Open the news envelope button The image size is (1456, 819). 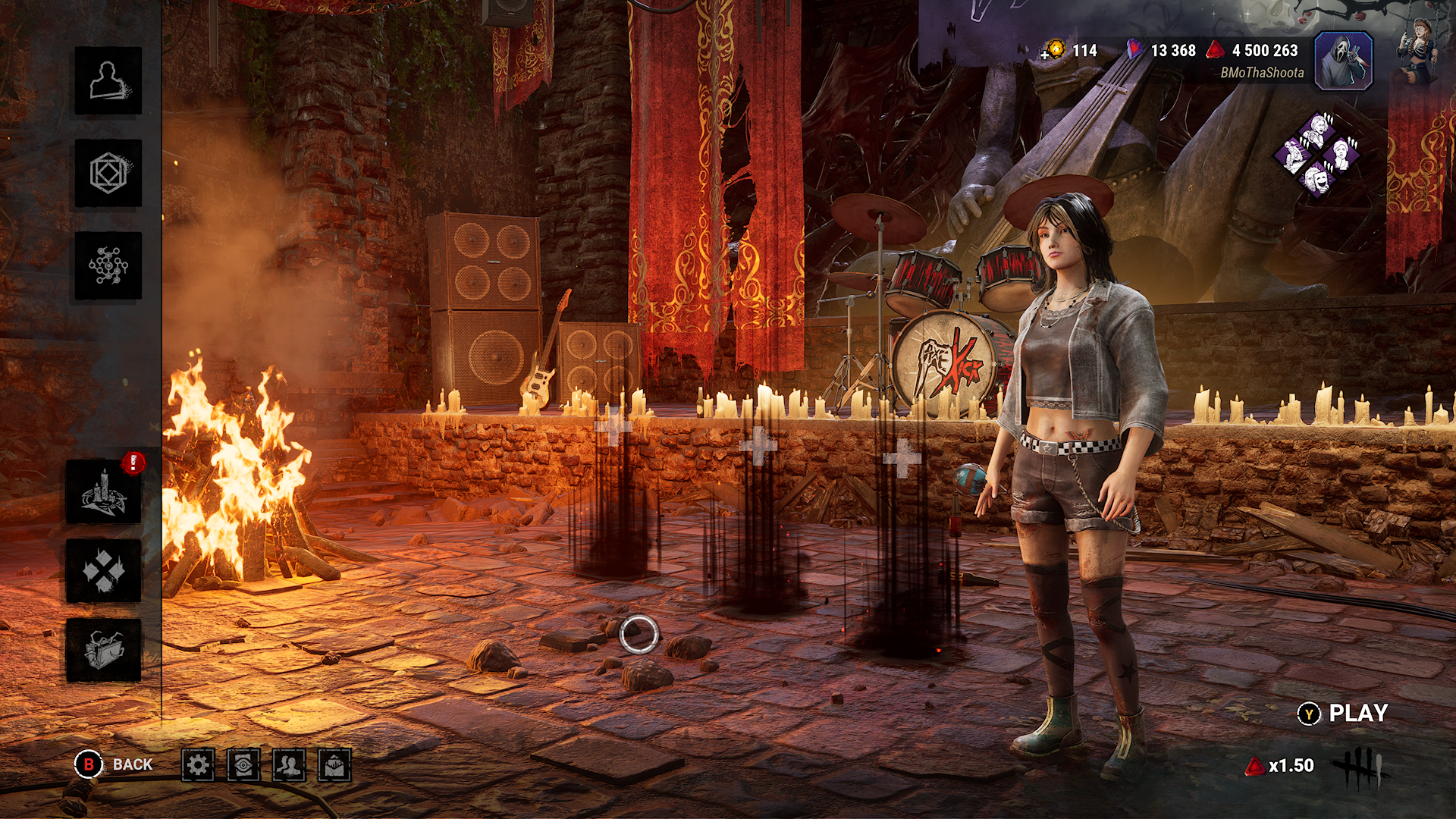334,765
